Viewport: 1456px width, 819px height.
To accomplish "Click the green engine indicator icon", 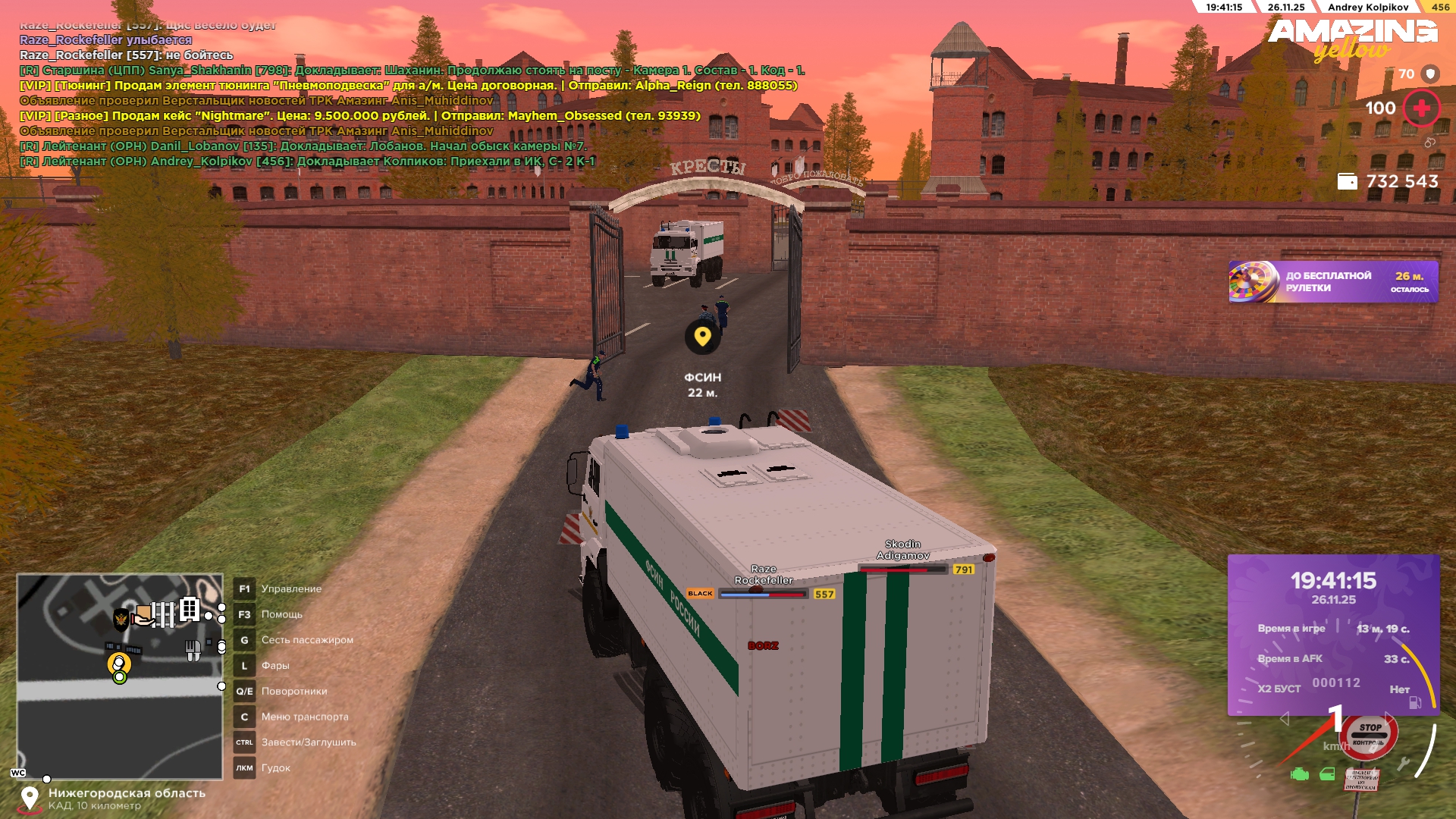I will coord(1300,774).
